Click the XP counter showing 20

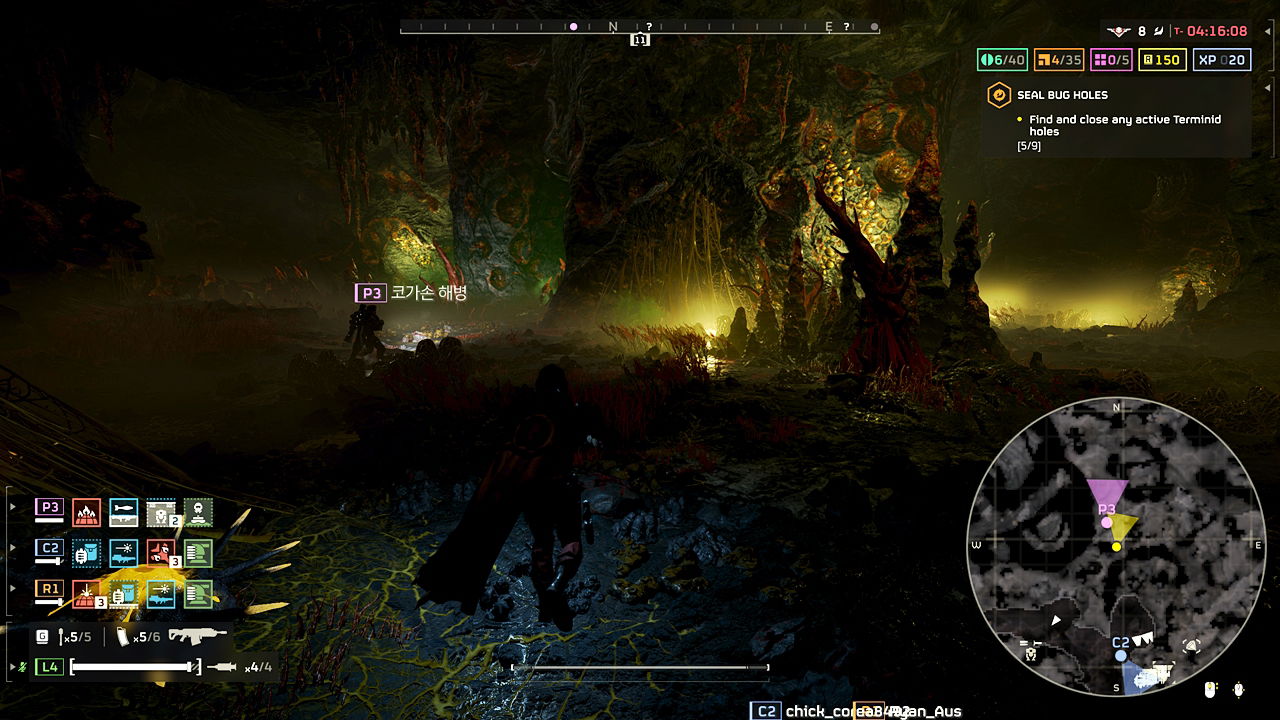point(1221,60)
